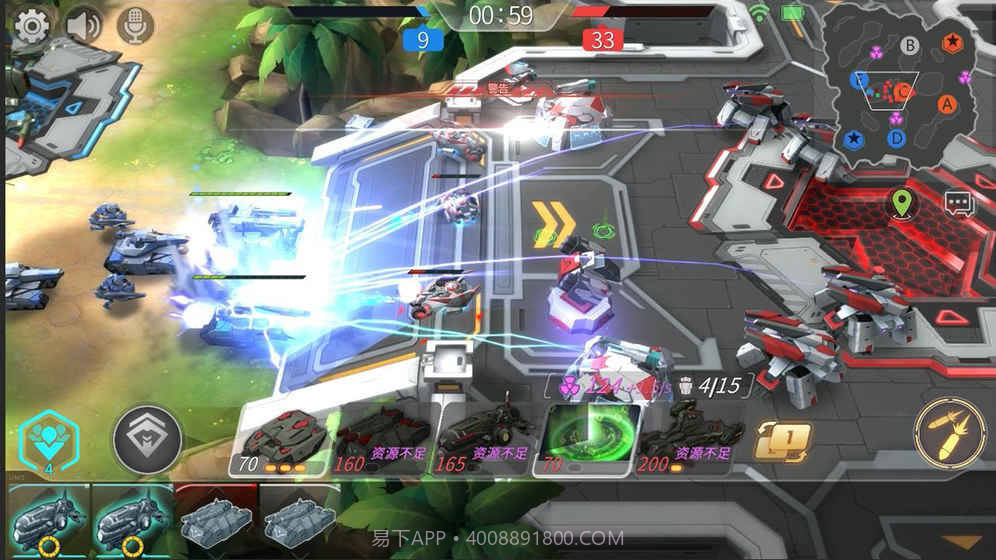Open the settings gear menu

(32, 25)
